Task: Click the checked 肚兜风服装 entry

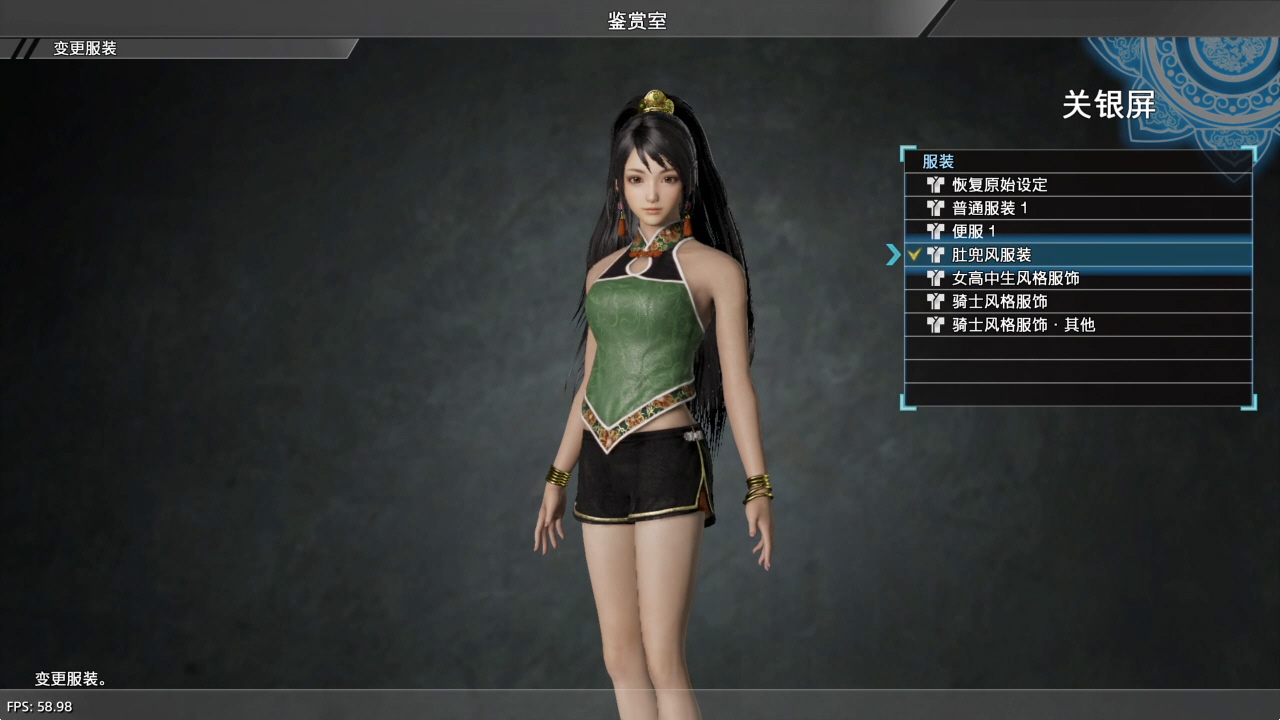Action: pyautogui.click(x=992, y=255)
